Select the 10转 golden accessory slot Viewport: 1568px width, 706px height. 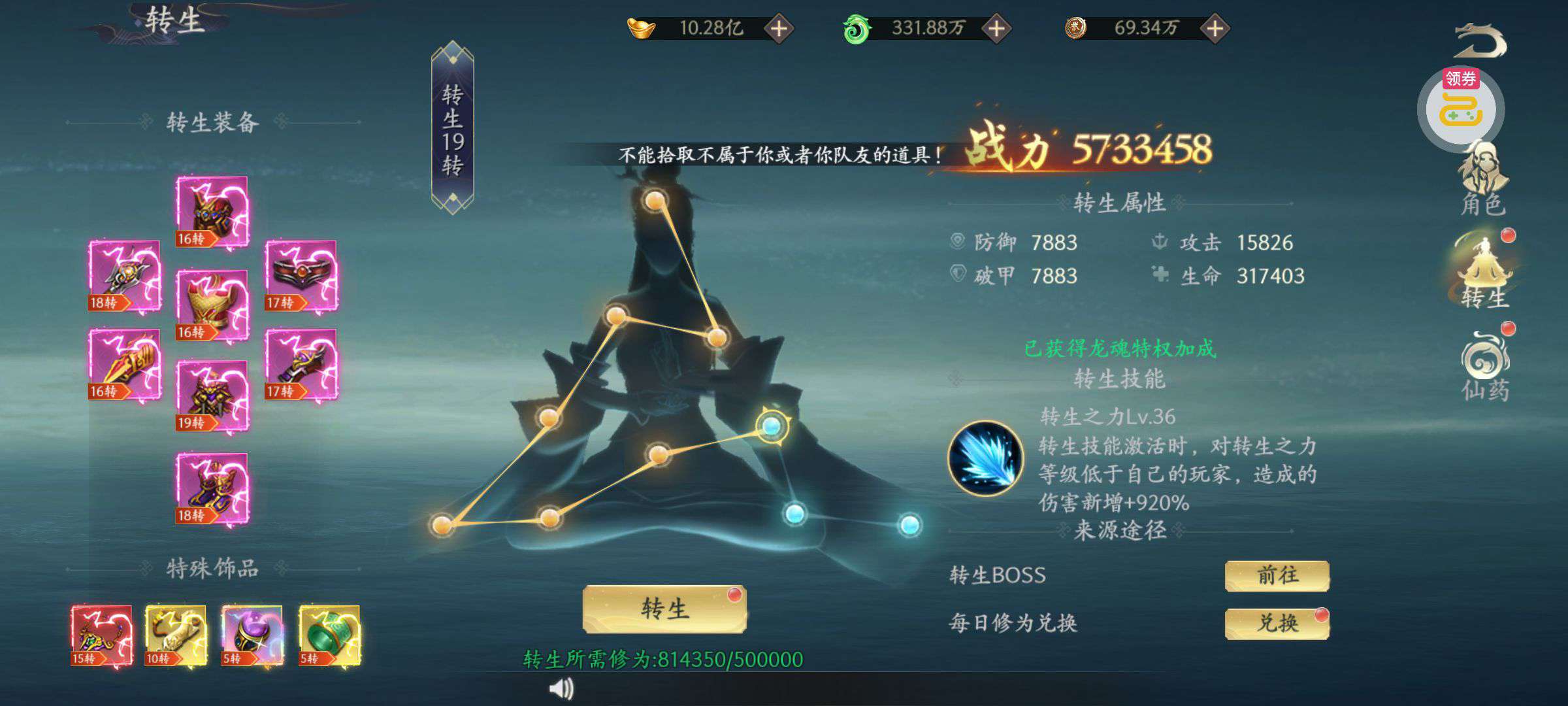point(176,635)
